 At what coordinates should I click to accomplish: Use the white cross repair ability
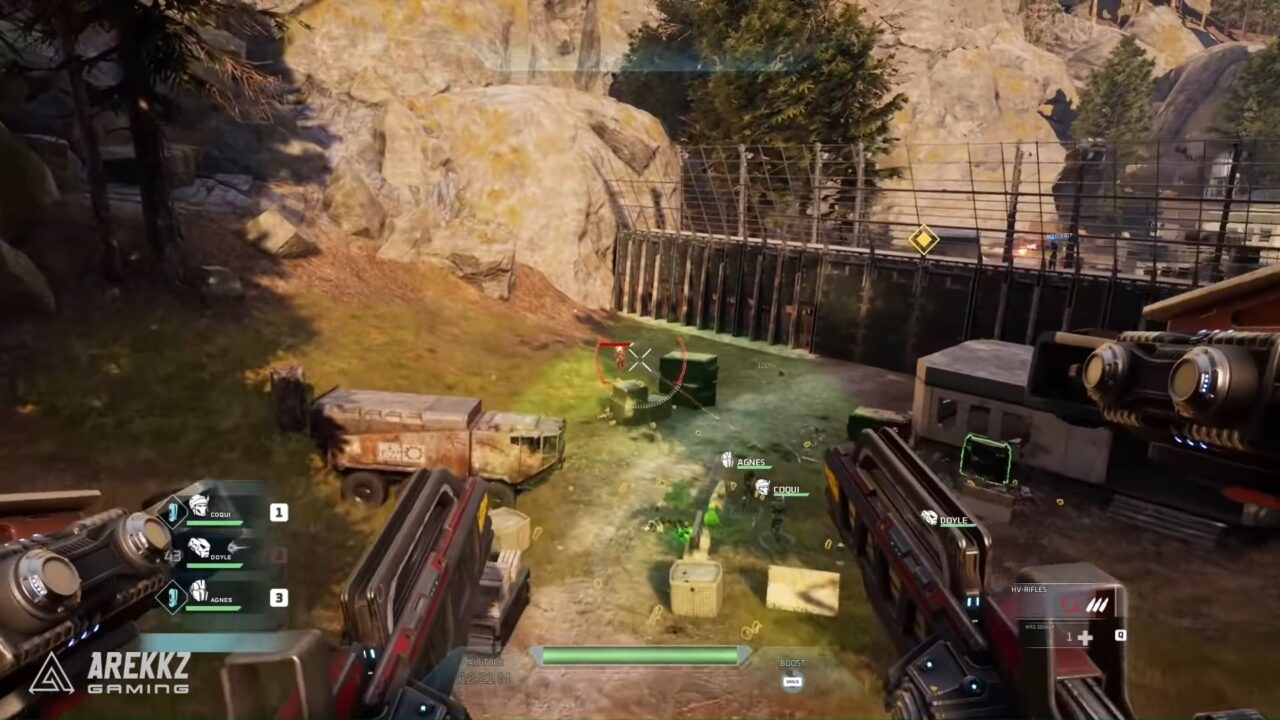(x=1085, y=637)
